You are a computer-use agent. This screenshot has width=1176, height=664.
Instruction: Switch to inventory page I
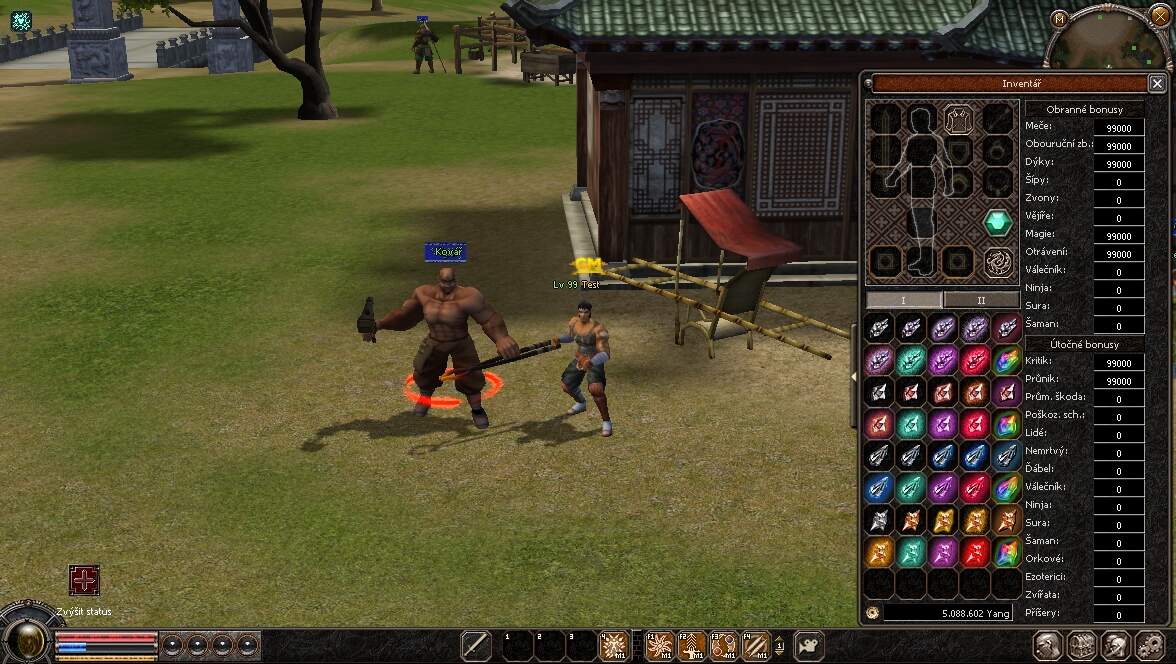click(903, 300)
